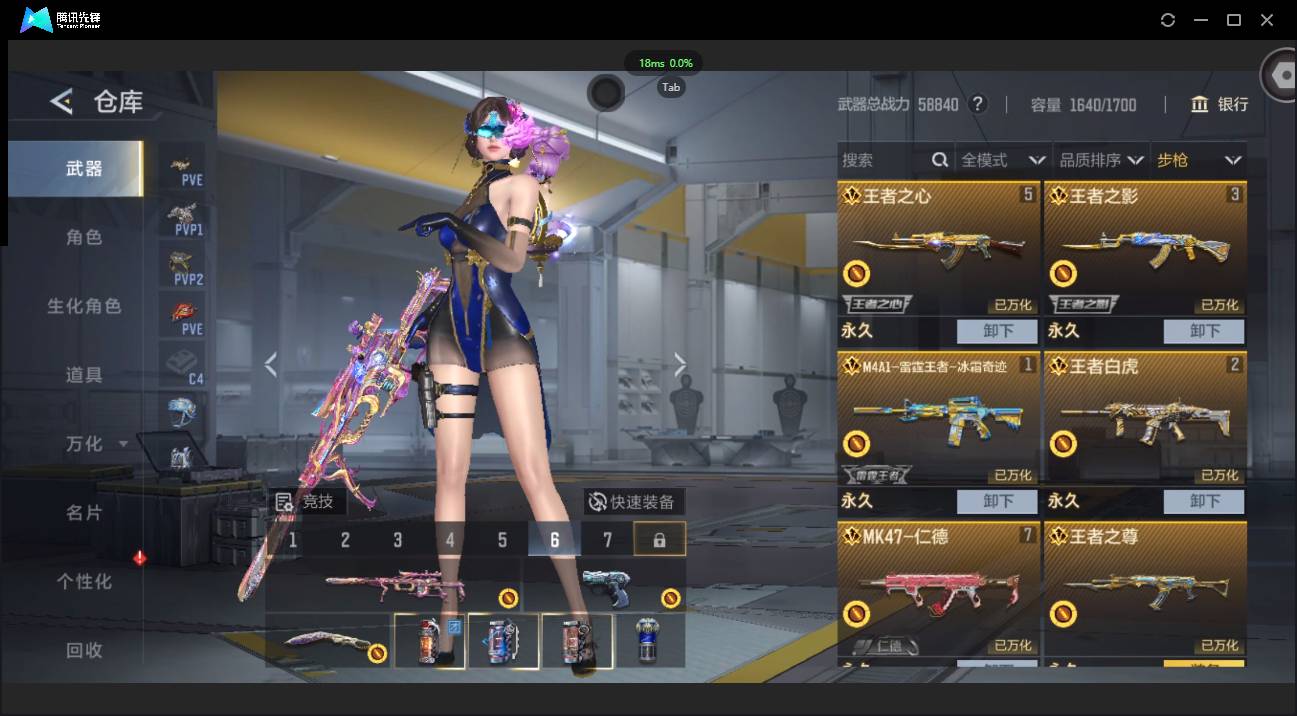Click the weapon search field
The height and width of the screenshot is (716, 1297).
pyautogui.click(x=885, y=160)
